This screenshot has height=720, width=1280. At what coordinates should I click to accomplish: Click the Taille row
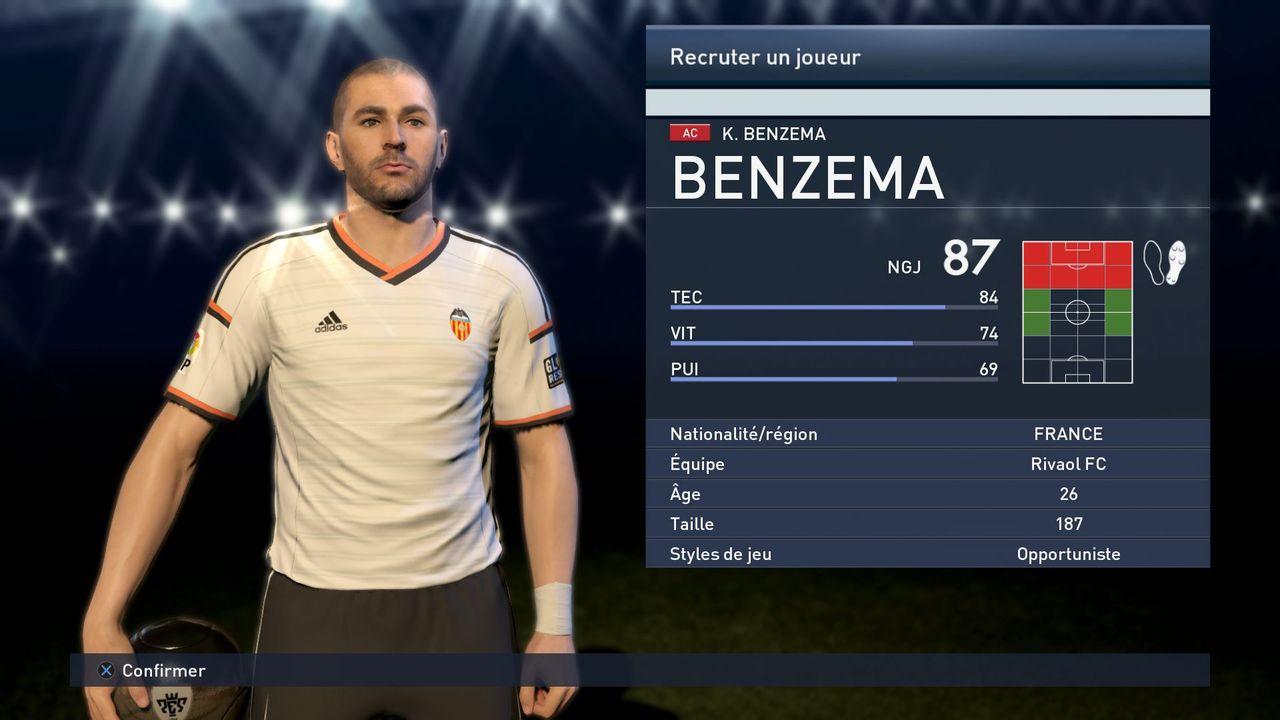927,524
